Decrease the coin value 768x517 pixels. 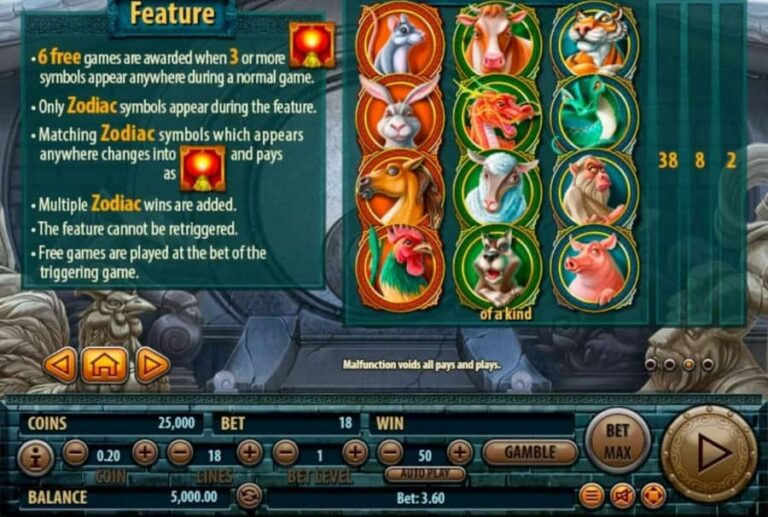pos(75,453)
